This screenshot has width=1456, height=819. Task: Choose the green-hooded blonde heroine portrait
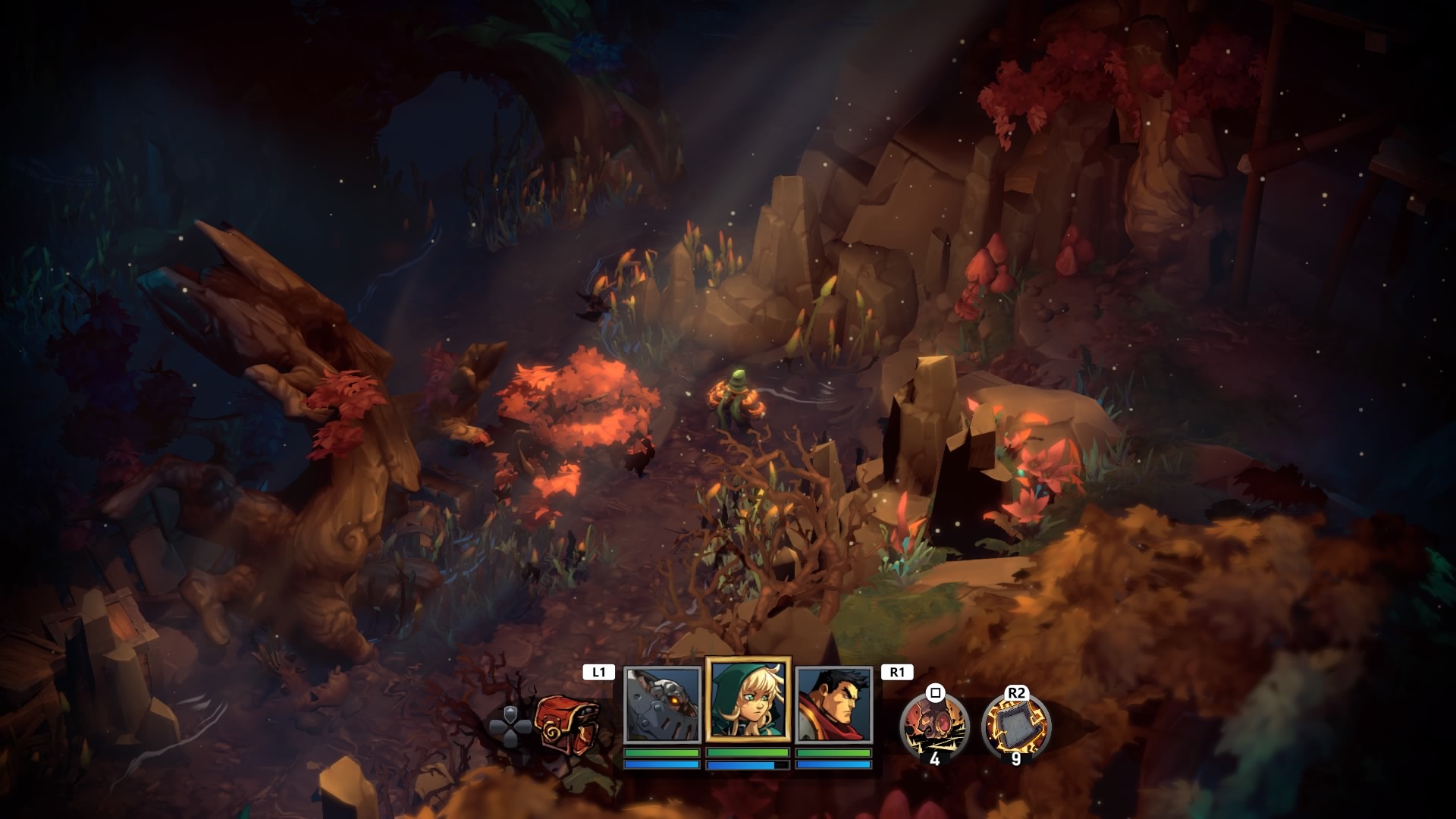748,699
